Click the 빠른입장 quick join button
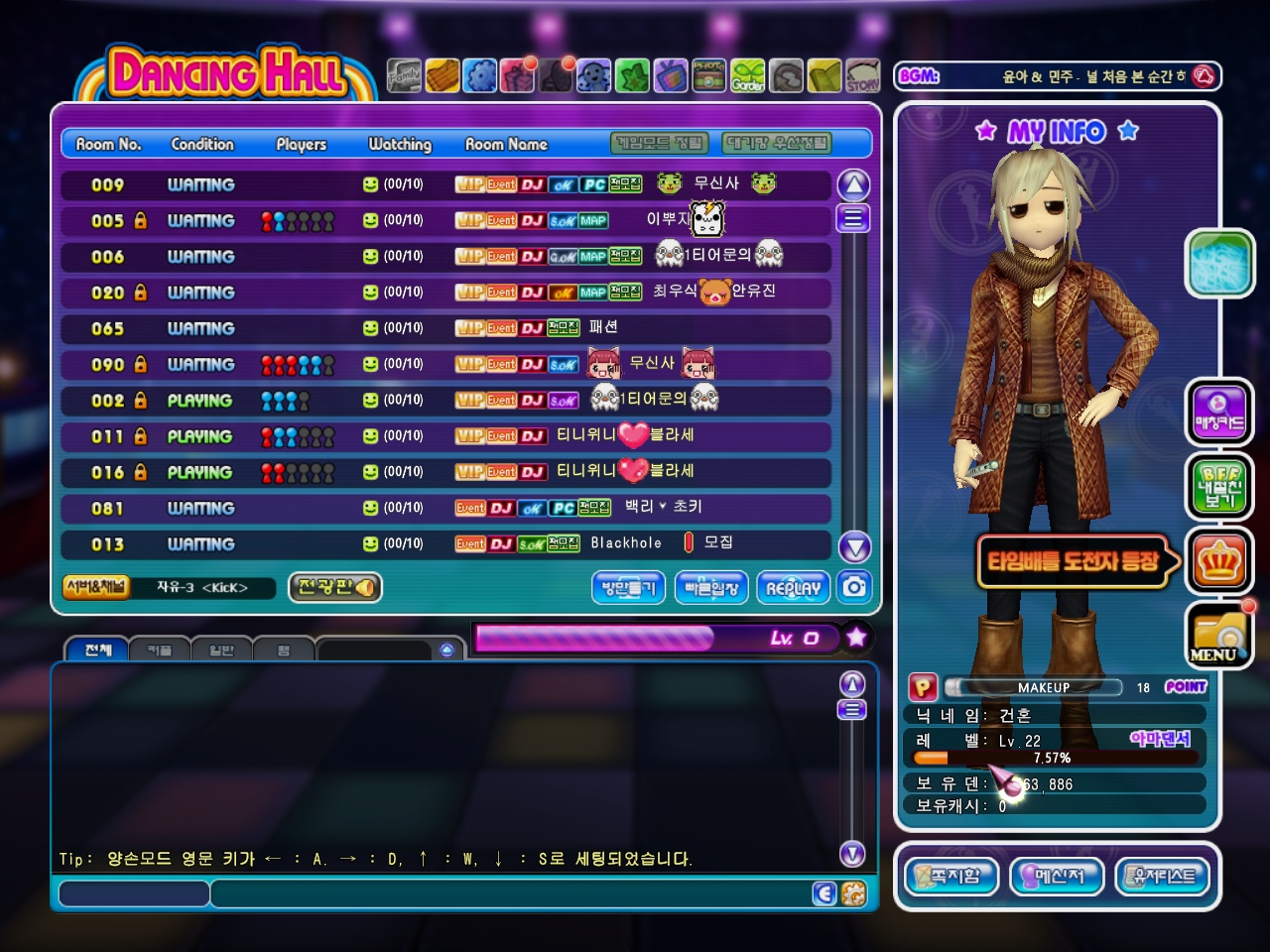Viewport: 1270px width, 952px height. 711,588
